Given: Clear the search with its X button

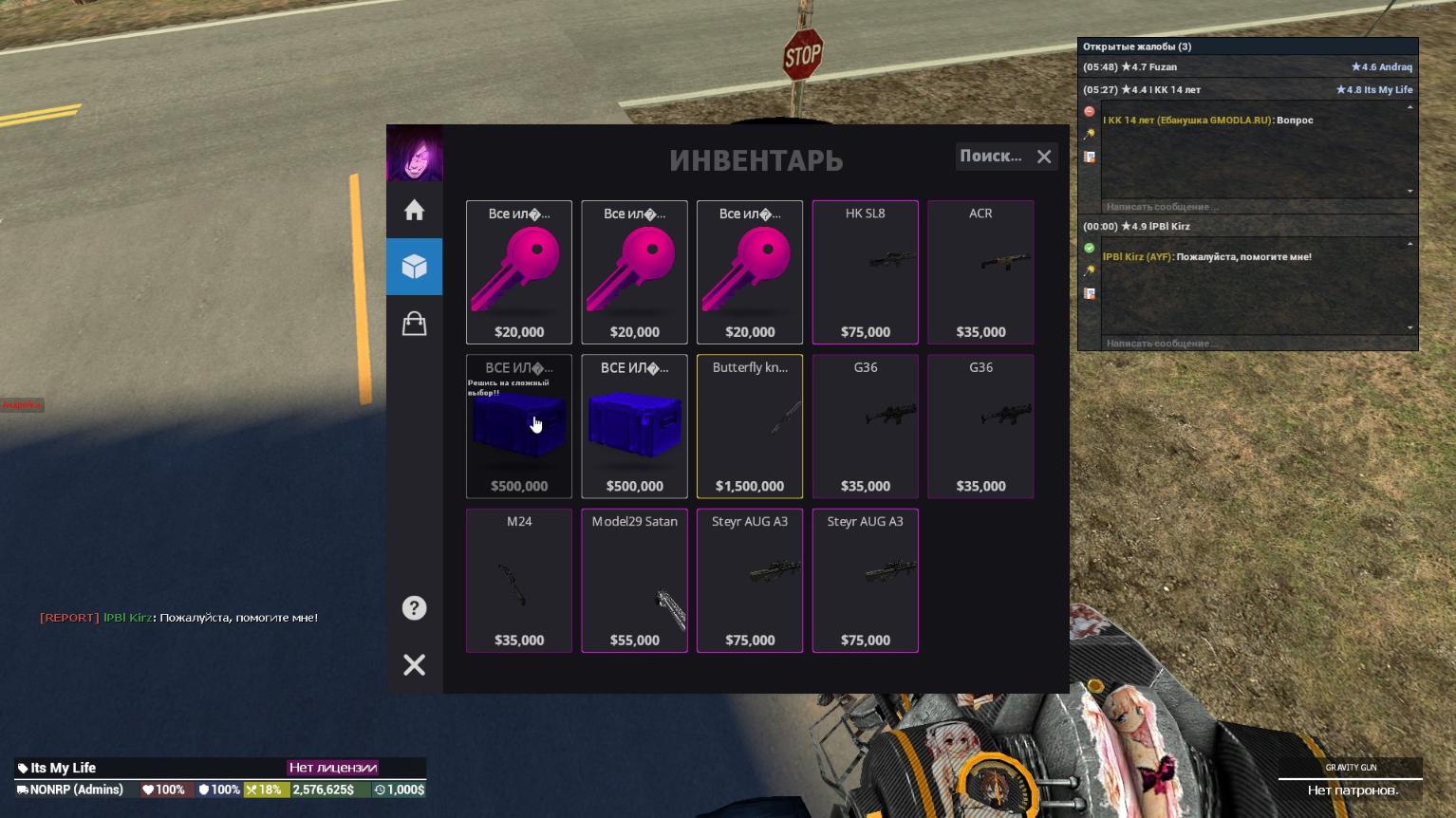Looking at the screenshot, I should point(1044,157).
